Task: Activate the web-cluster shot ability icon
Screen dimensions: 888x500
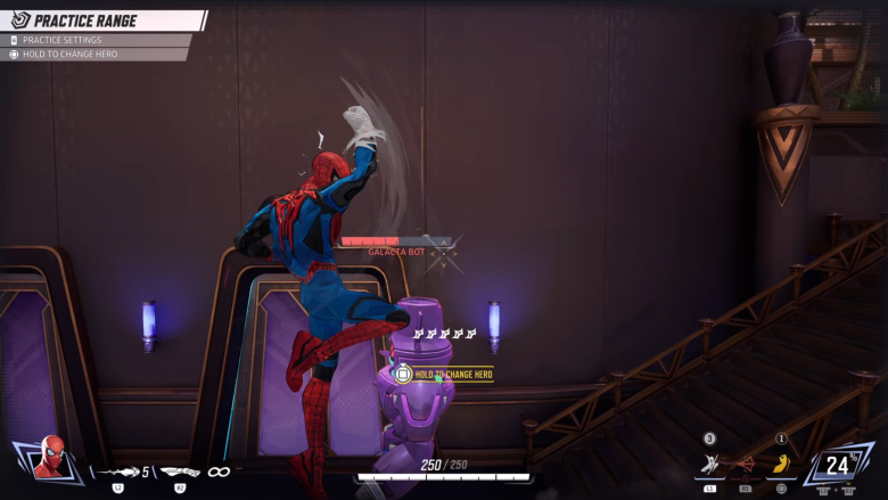Action: point(118,470)
